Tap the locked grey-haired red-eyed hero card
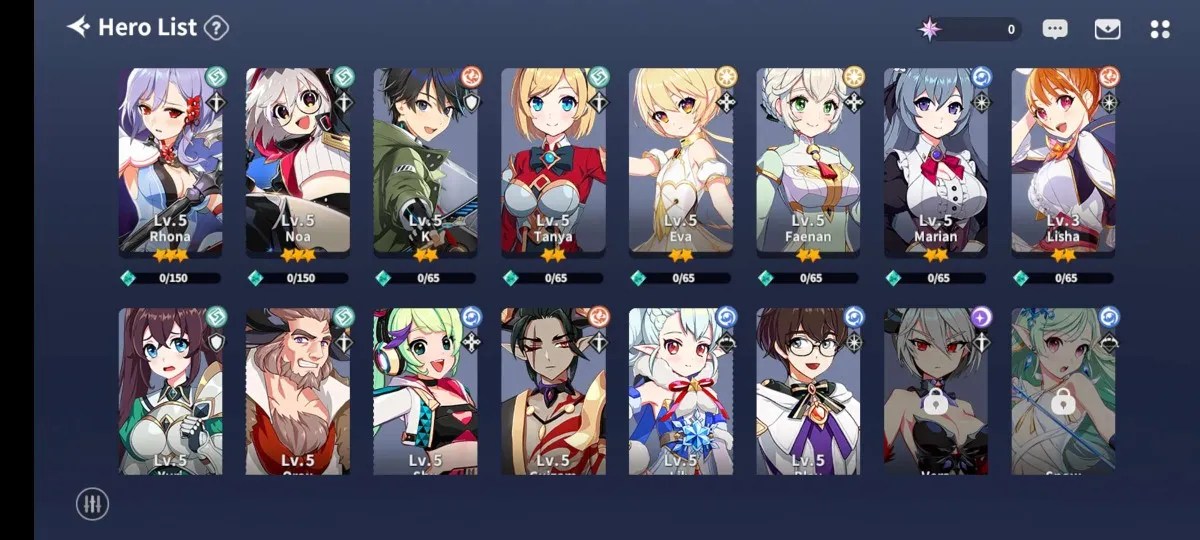The width and height of the screenshot is (1200, 540). (936, 392)
